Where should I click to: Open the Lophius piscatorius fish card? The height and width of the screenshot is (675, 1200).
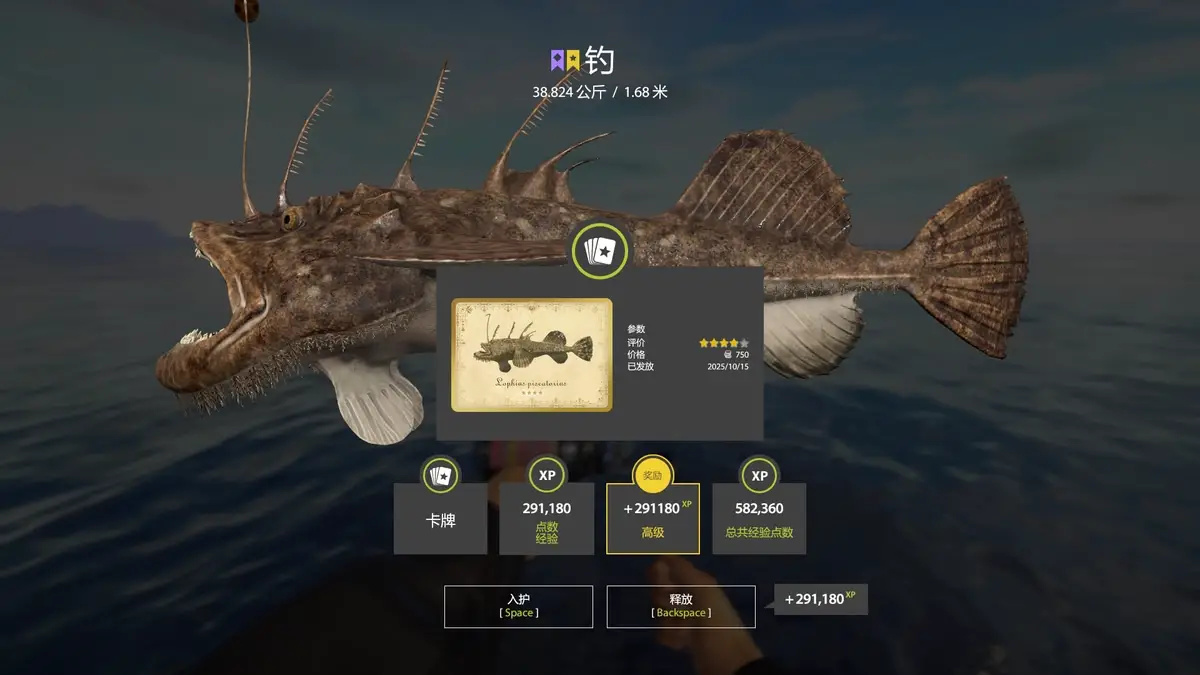(532, 355)
